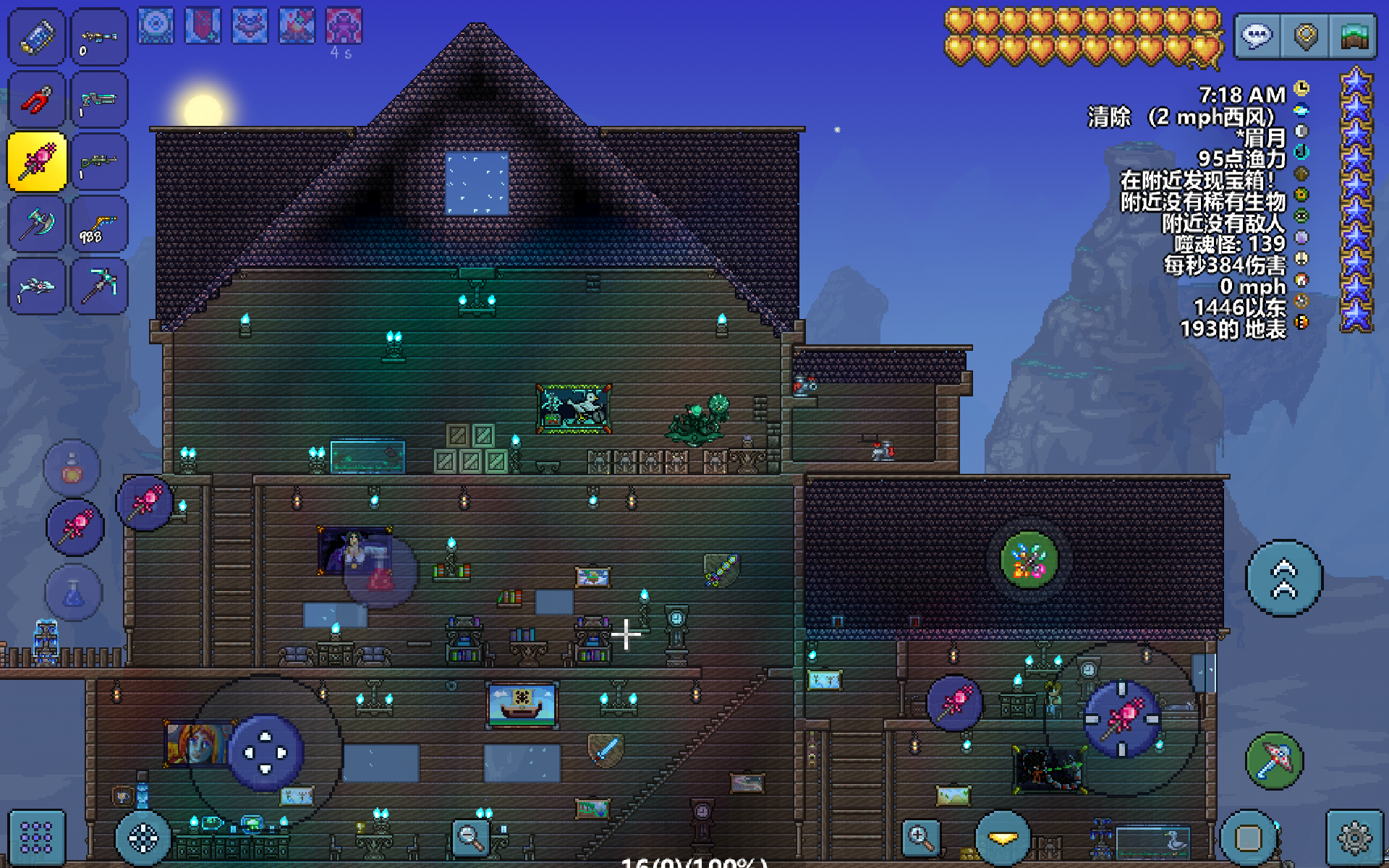Use the quick heal red potion button
The height and width of the screenshot is (868, 1389).
[x=72, y=468]
